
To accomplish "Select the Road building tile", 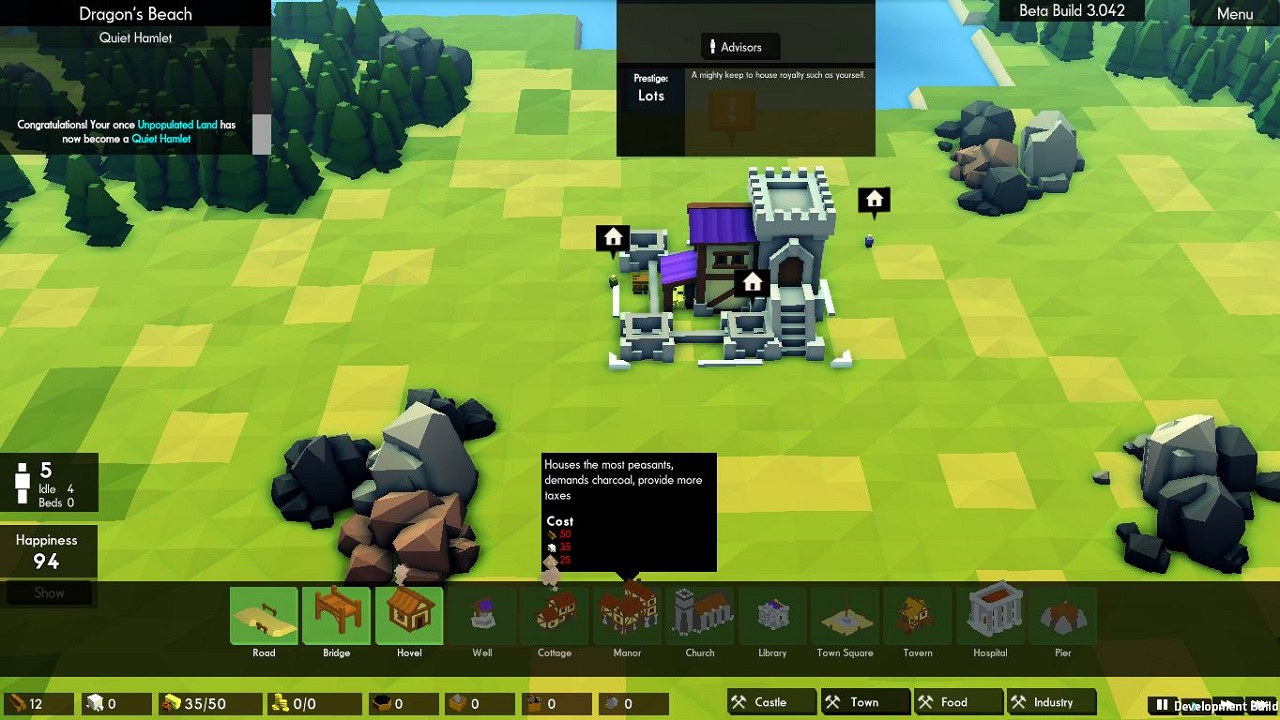I will point(264,615).
